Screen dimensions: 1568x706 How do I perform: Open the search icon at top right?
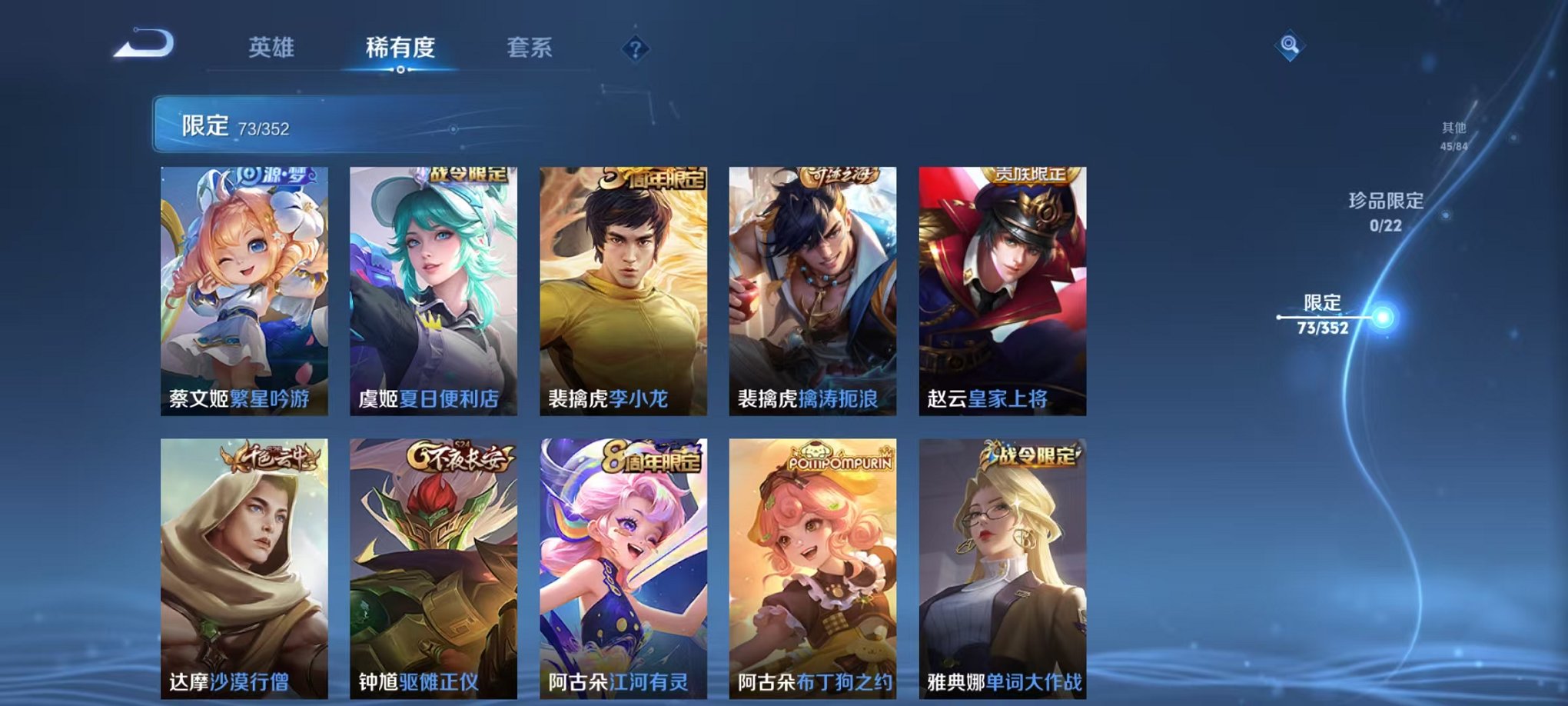1291,46
